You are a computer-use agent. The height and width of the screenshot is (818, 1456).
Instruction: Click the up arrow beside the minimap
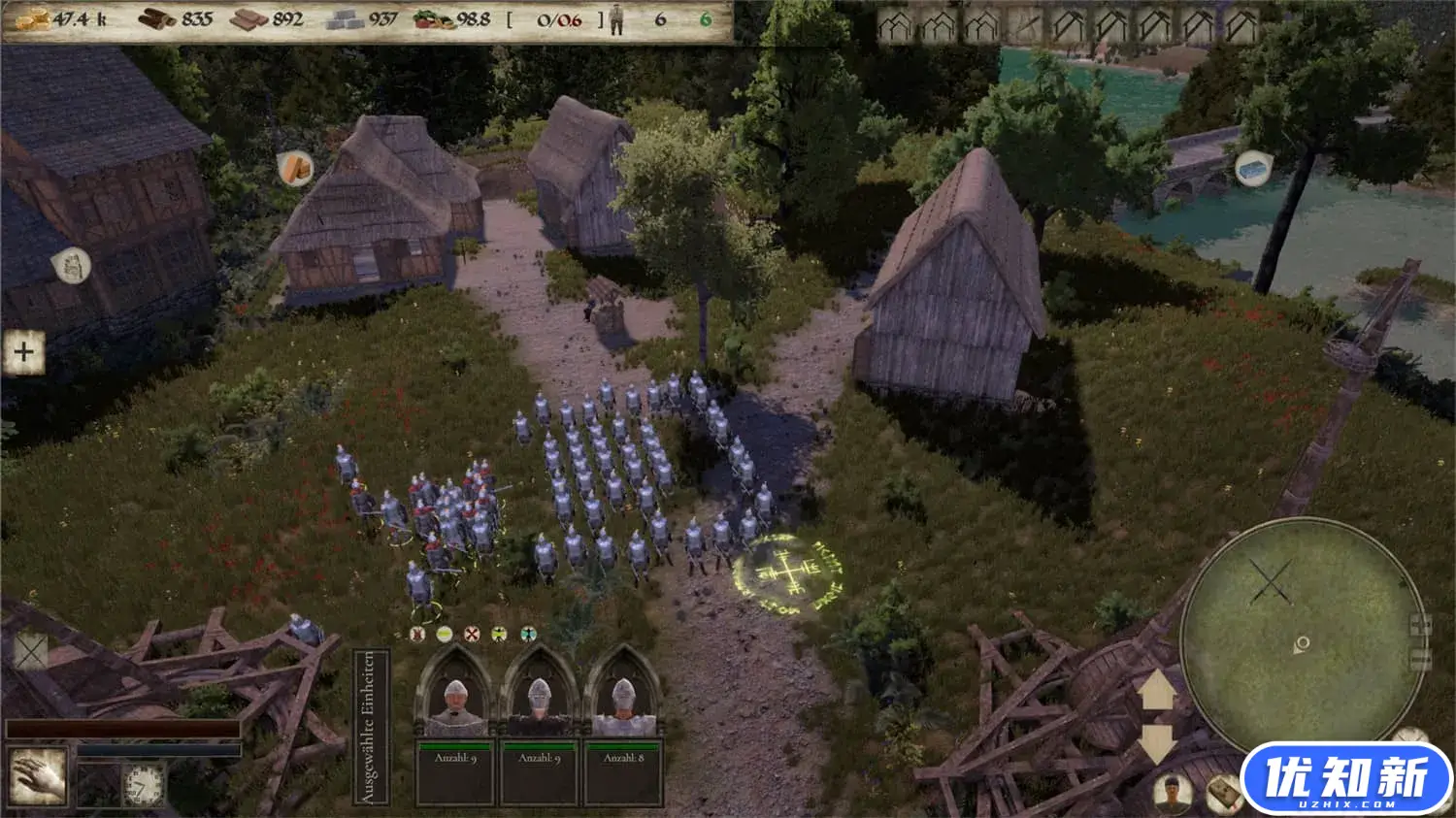pos(1157,692)
